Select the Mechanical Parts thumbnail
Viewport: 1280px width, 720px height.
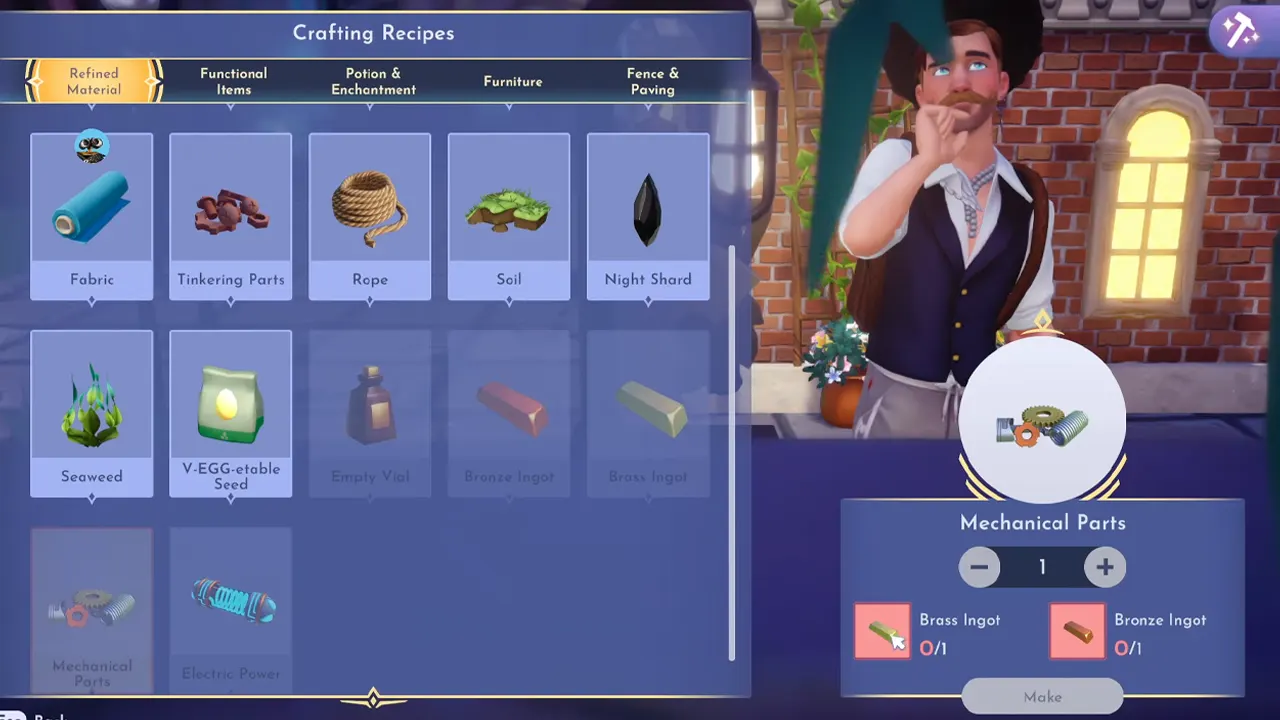tap(92, 600)
